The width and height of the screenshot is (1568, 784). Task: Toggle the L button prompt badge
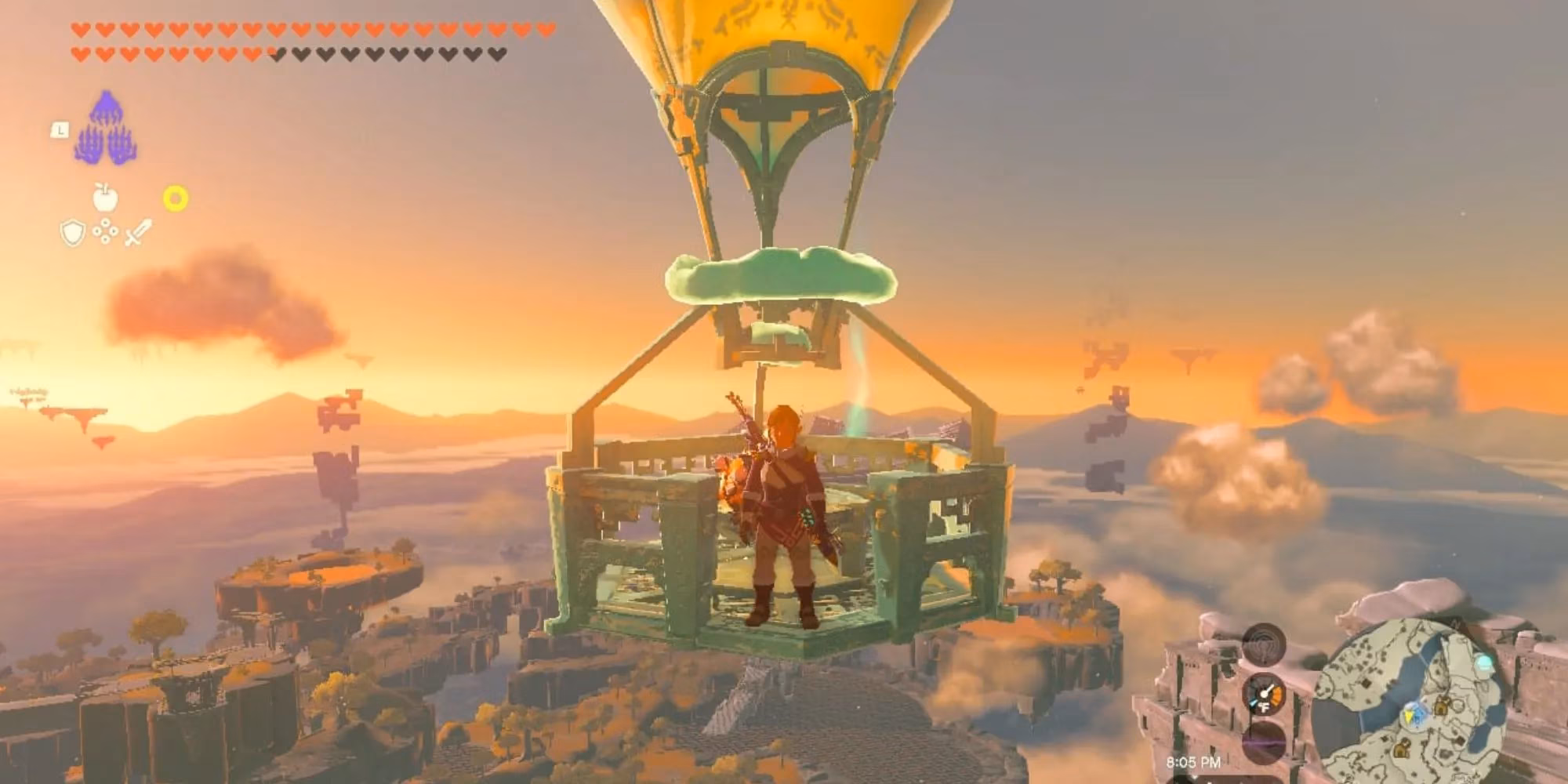60,131
